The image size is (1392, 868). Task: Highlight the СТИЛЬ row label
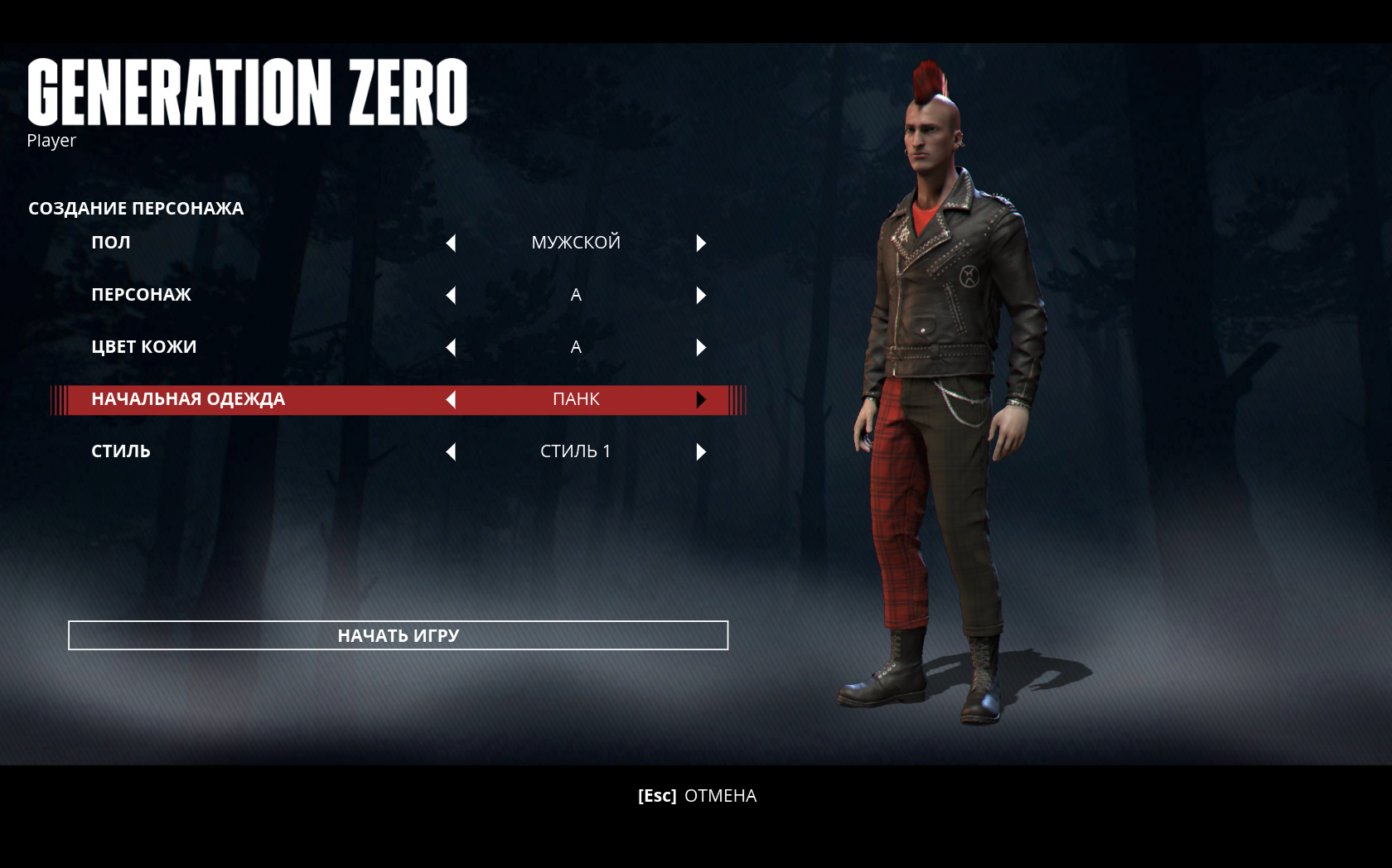coord(121,451)
